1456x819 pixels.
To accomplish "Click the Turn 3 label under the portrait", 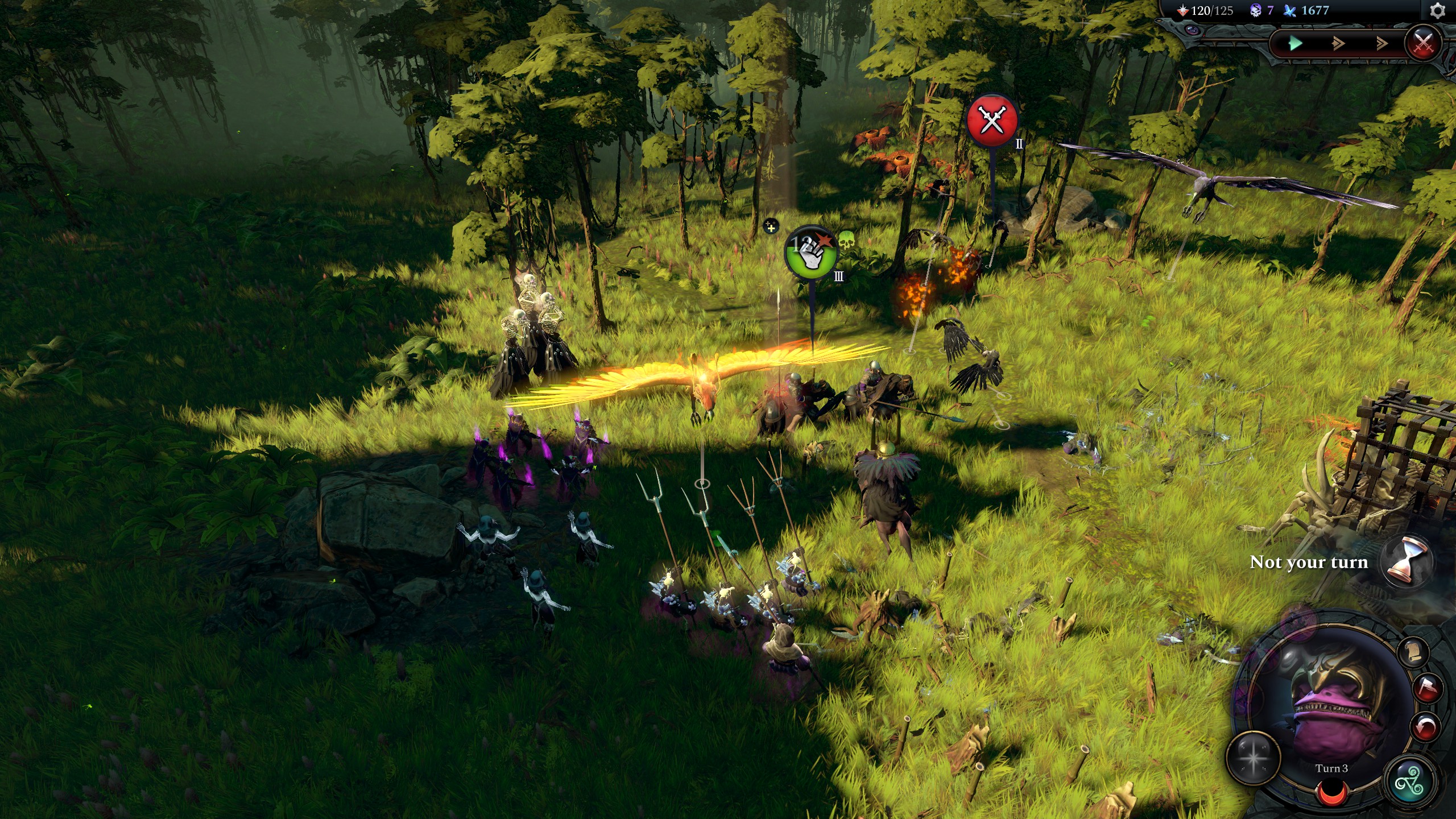I will coord(1331,770).
